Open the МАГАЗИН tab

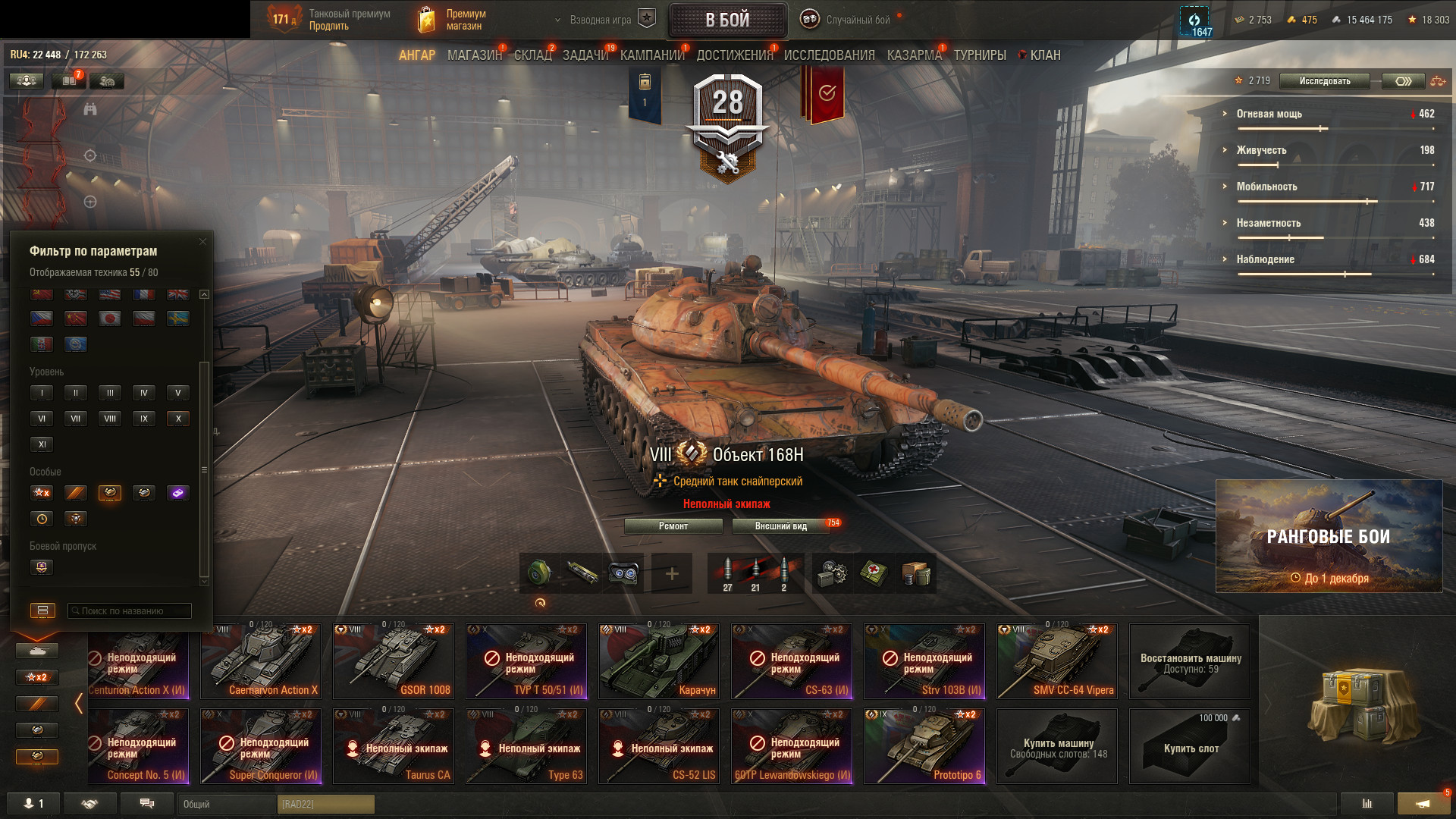(x=475, y=55)
